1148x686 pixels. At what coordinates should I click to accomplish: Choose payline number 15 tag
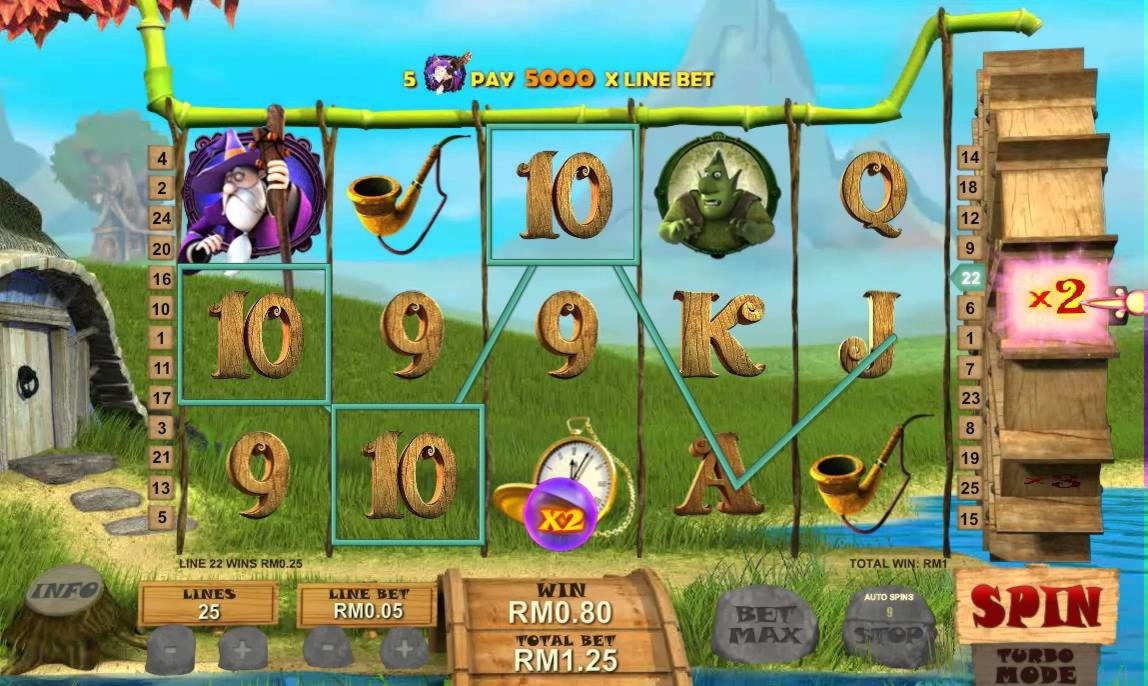[x=968, y=518]
